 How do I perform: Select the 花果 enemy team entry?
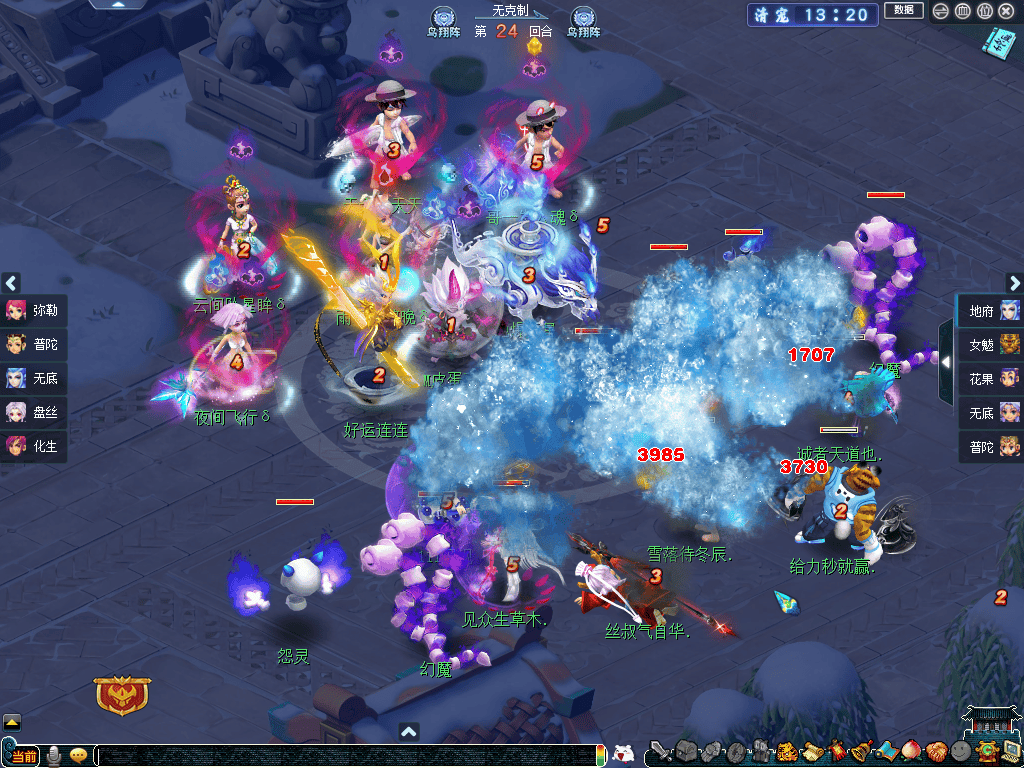coord(992,379)
